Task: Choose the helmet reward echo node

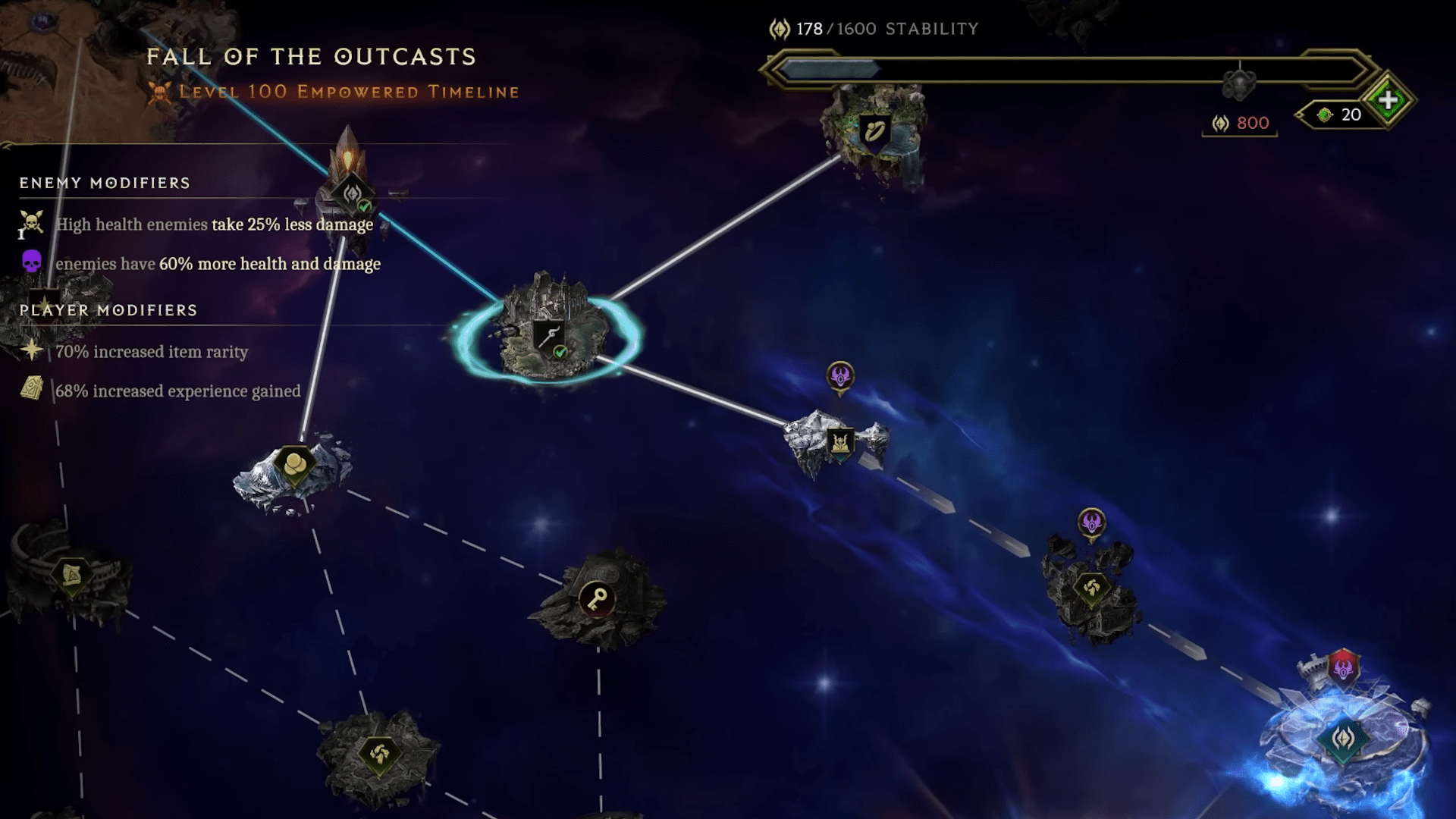Action: pos(839,442)
